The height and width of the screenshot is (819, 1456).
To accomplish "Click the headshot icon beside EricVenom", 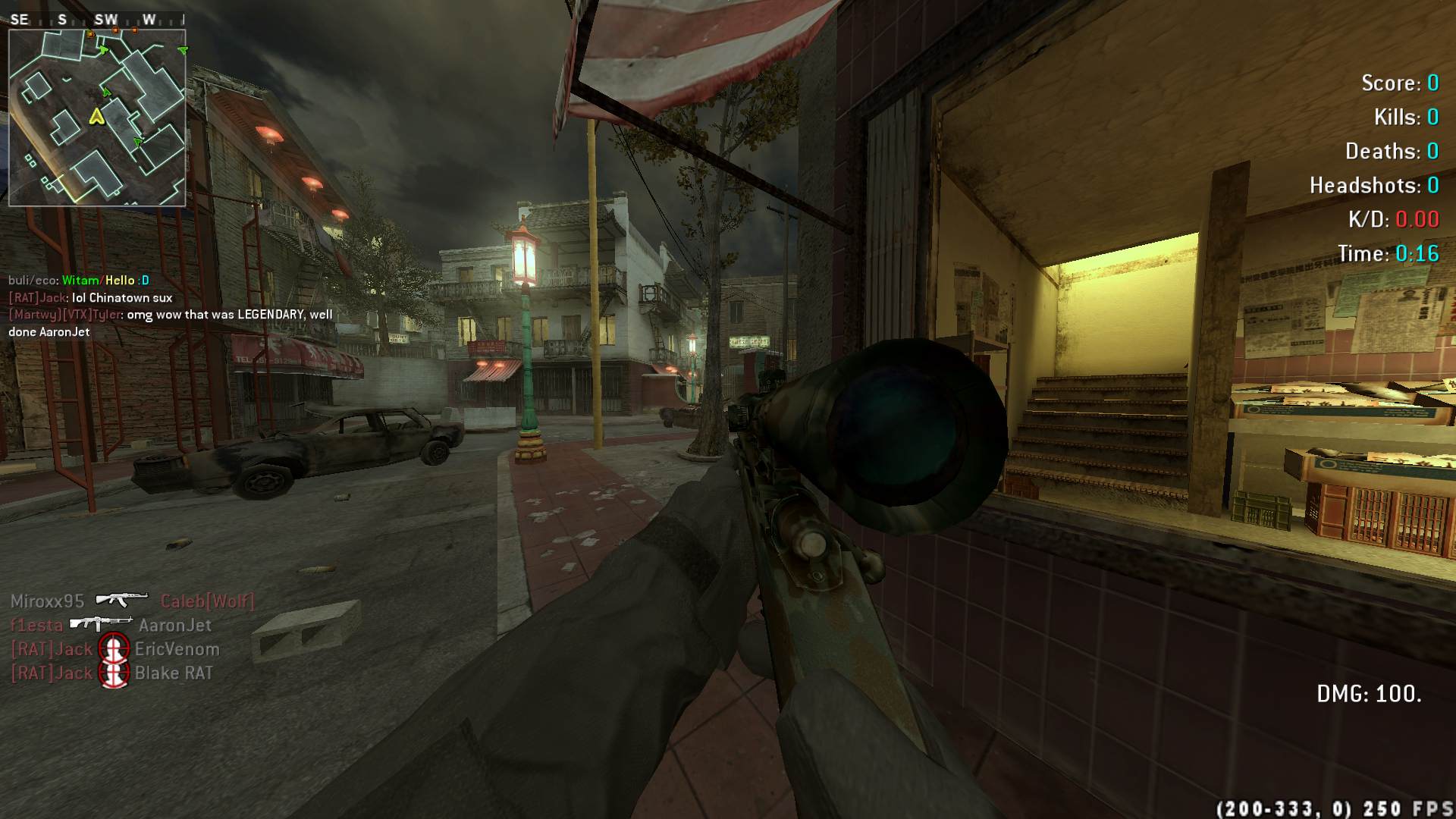I will point(115,649).
